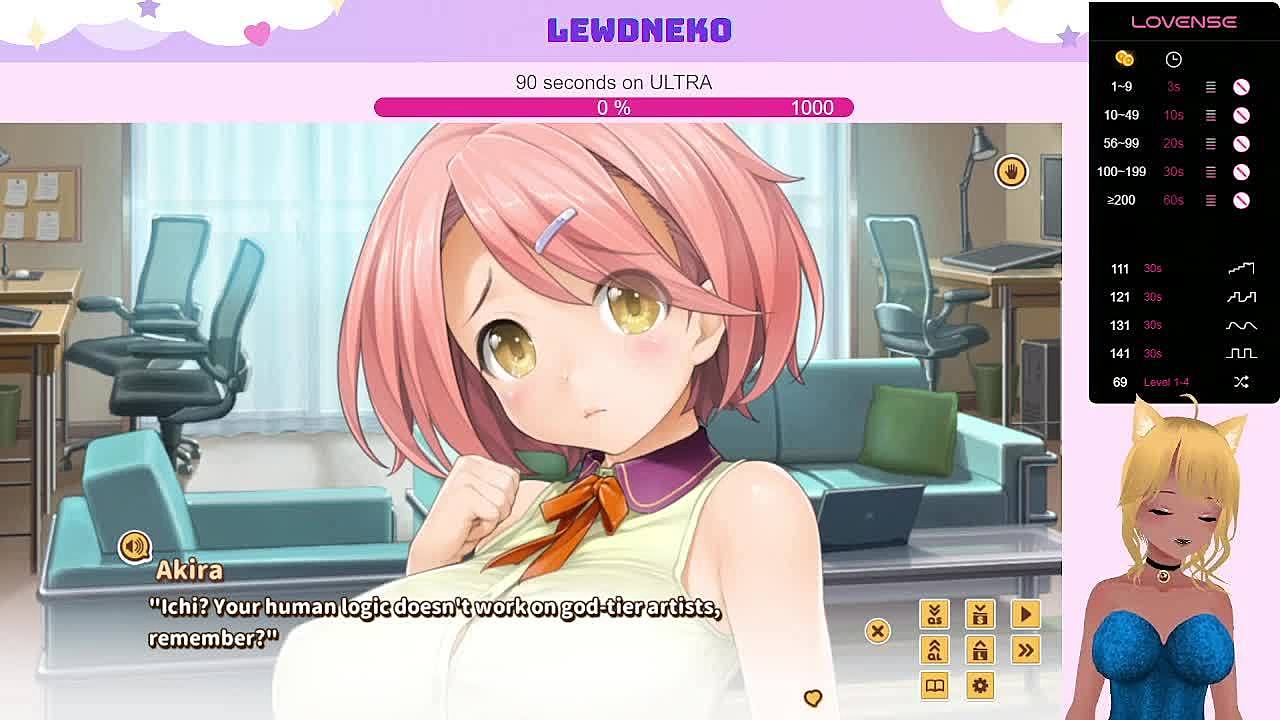Enable auto-play with the play arrow
The width and height of the screenshot is (1280, 720).
(x=1025, y=614)
